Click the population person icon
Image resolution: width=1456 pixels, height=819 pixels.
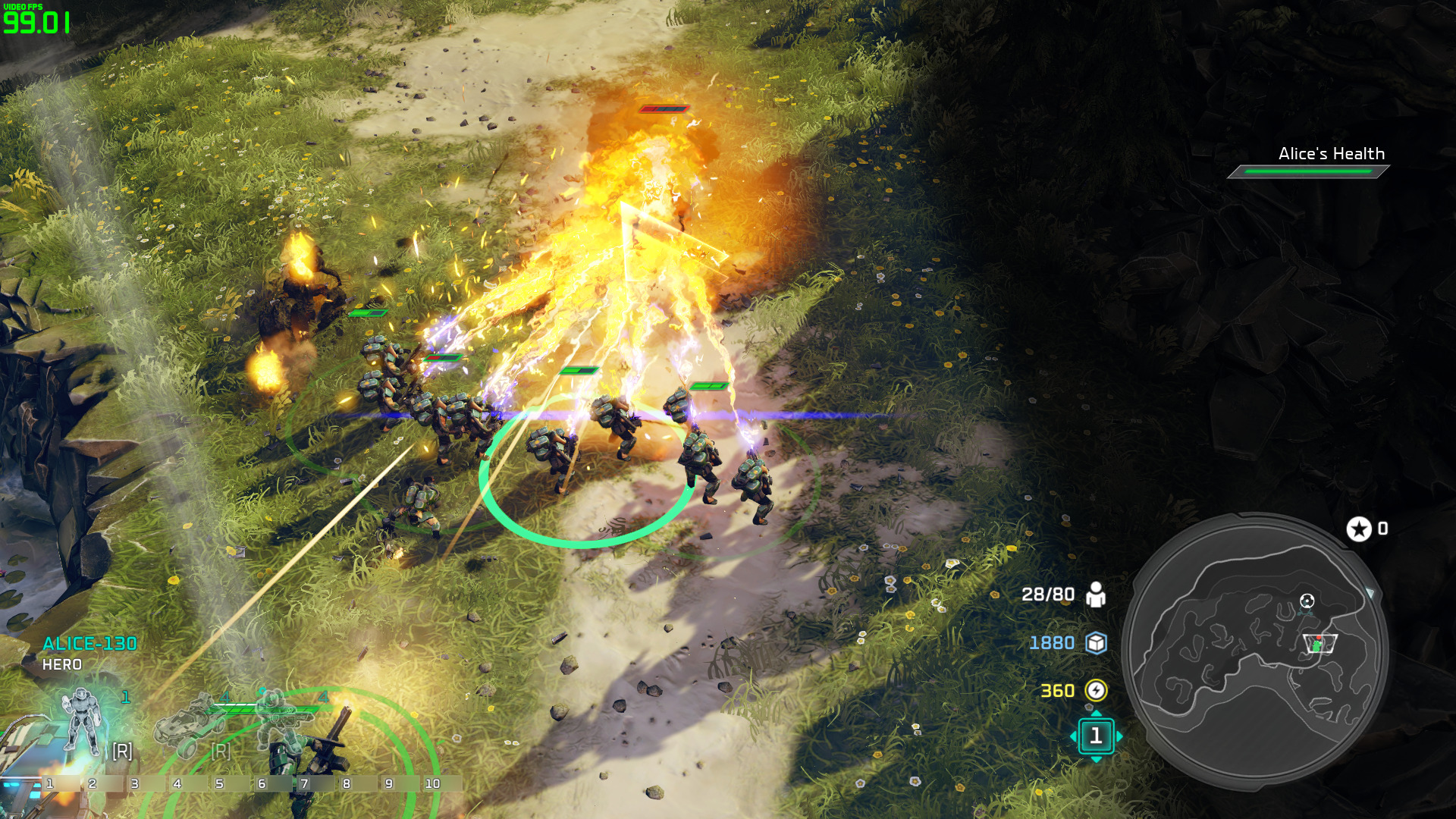[1096, 595]
